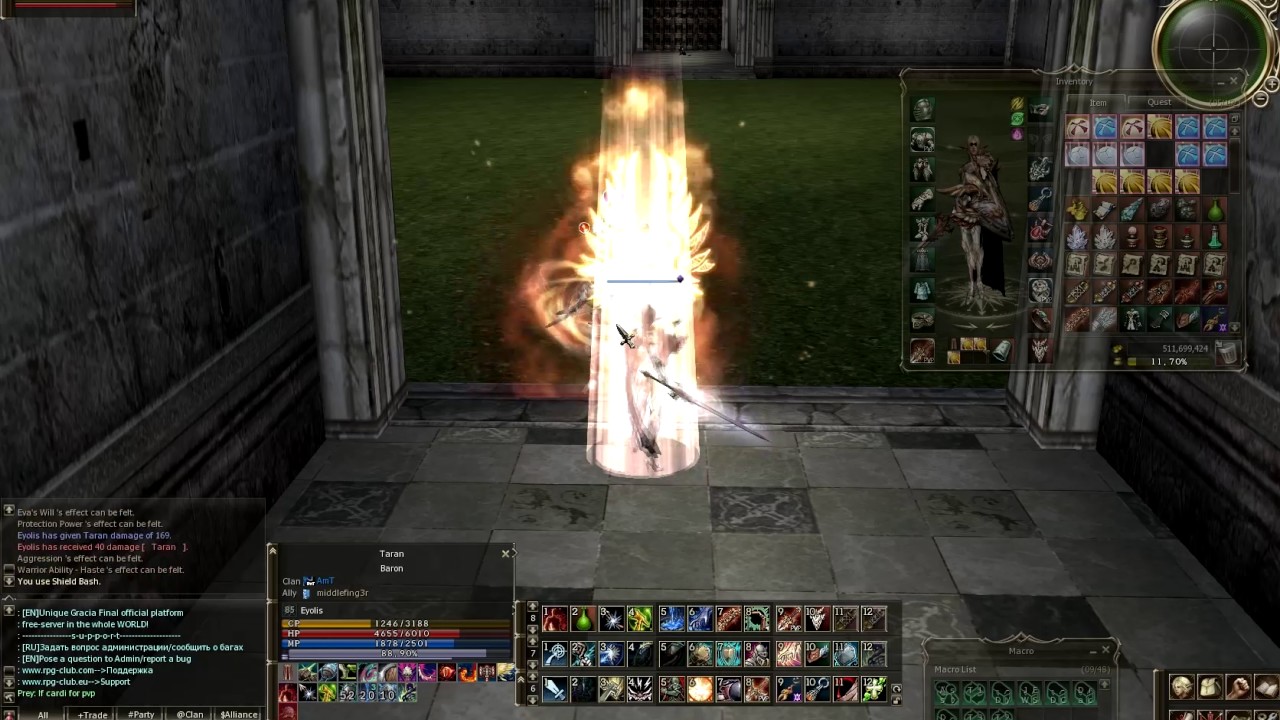Switch to the Quest tab in Inventory

(1159, 102)
